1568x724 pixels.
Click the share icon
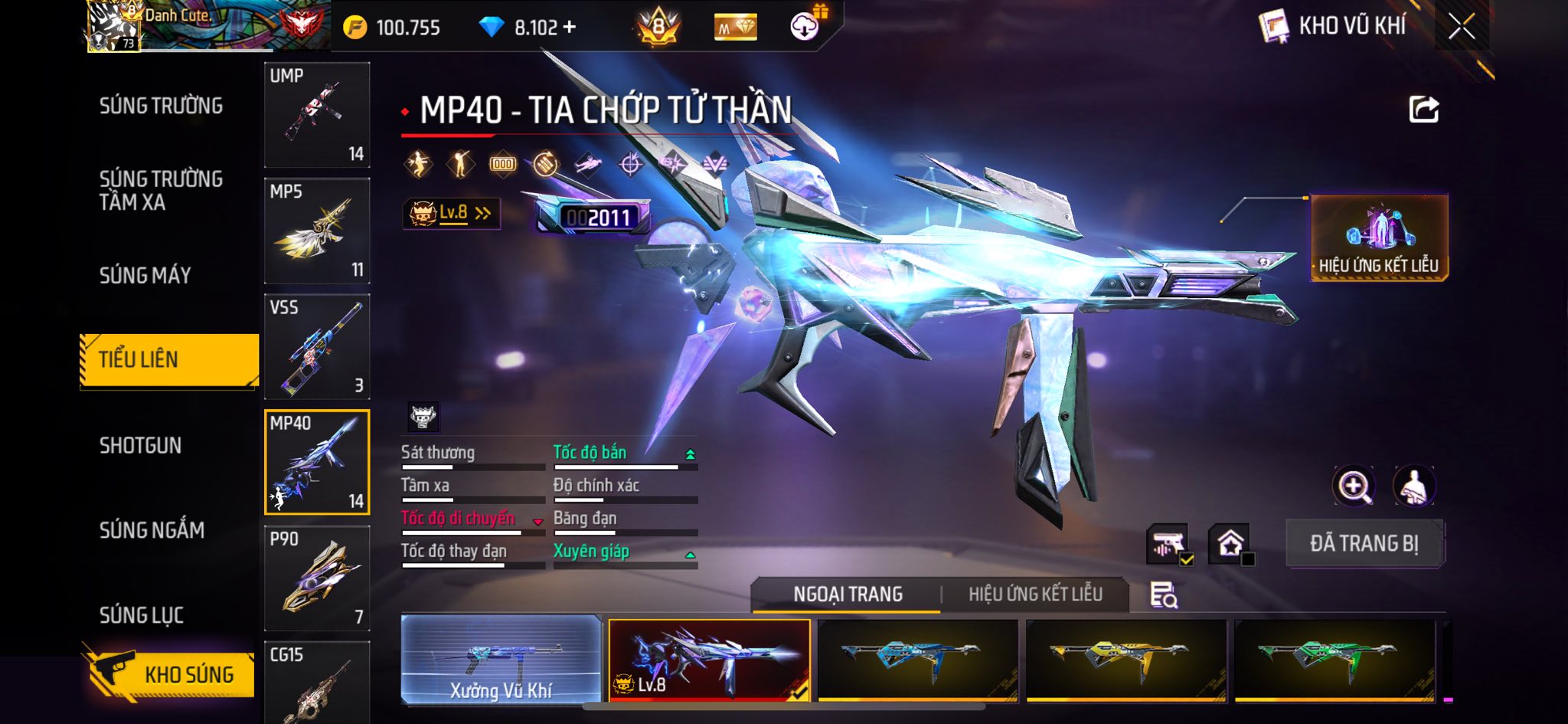(x=1423, y=110)
